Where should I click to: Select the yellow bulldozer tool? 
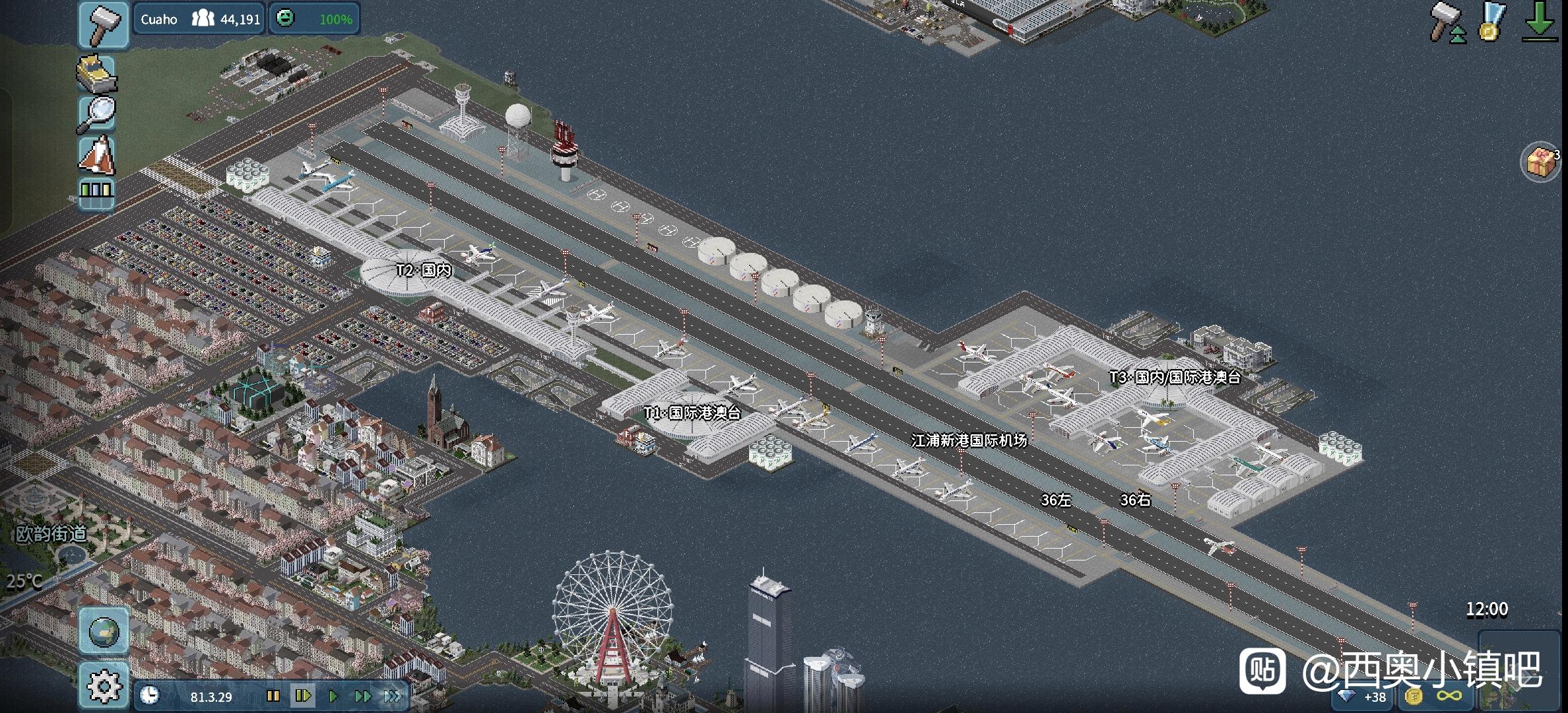[x=97, y=73]
